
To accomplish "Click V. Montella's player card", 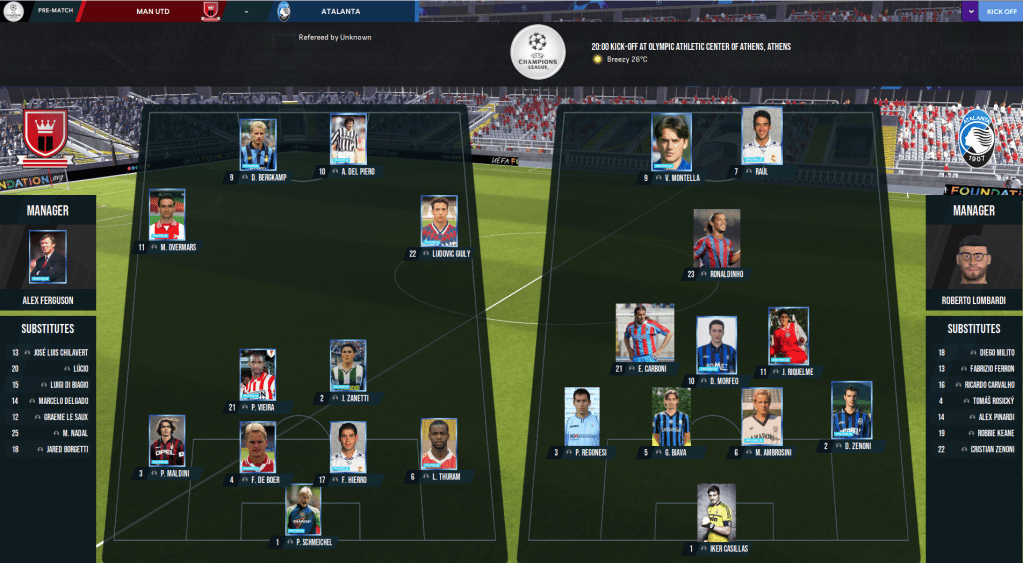I will [672, 141].
